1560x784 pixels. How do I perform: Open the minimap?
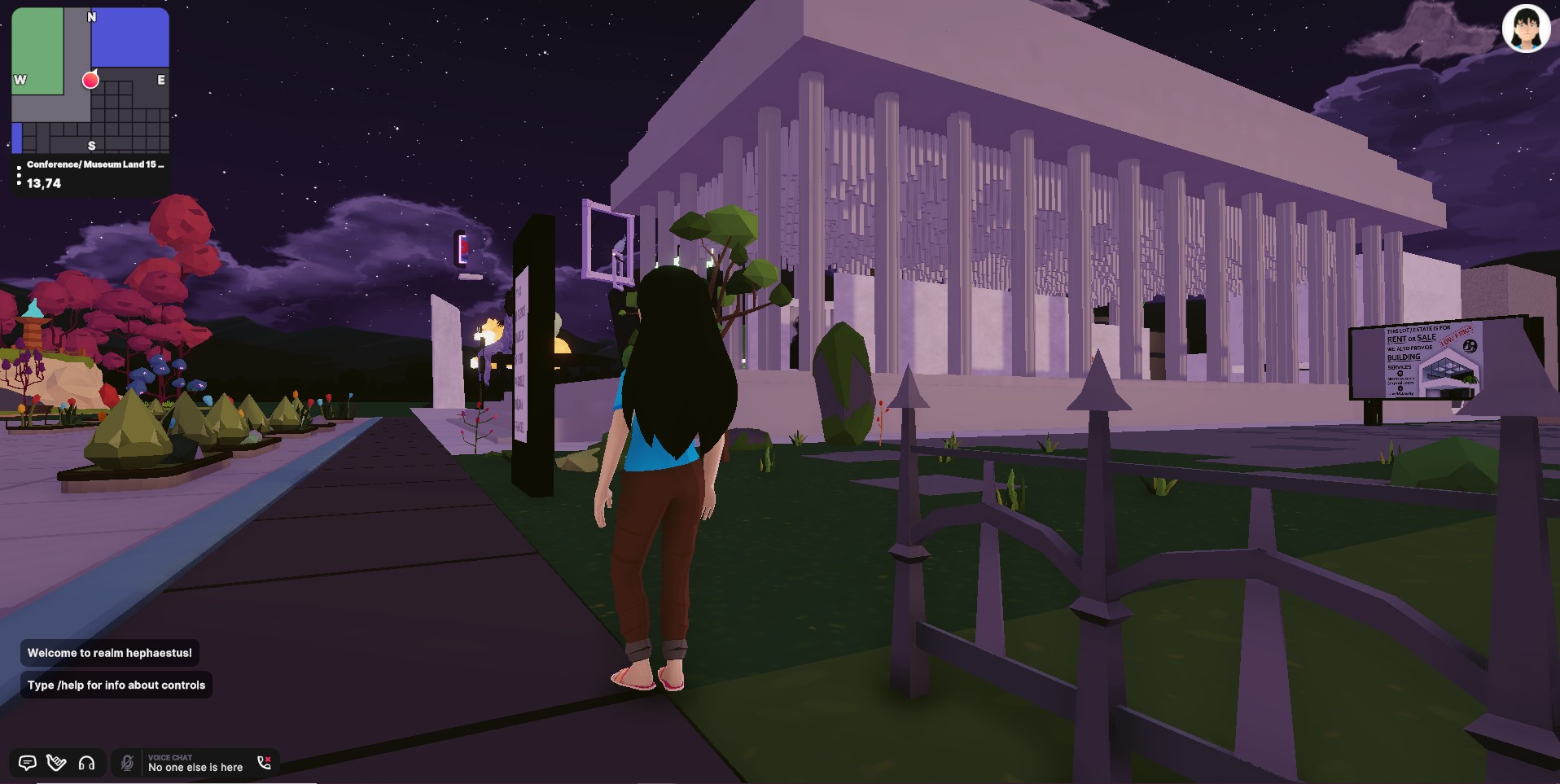click(x=90, y=80)
